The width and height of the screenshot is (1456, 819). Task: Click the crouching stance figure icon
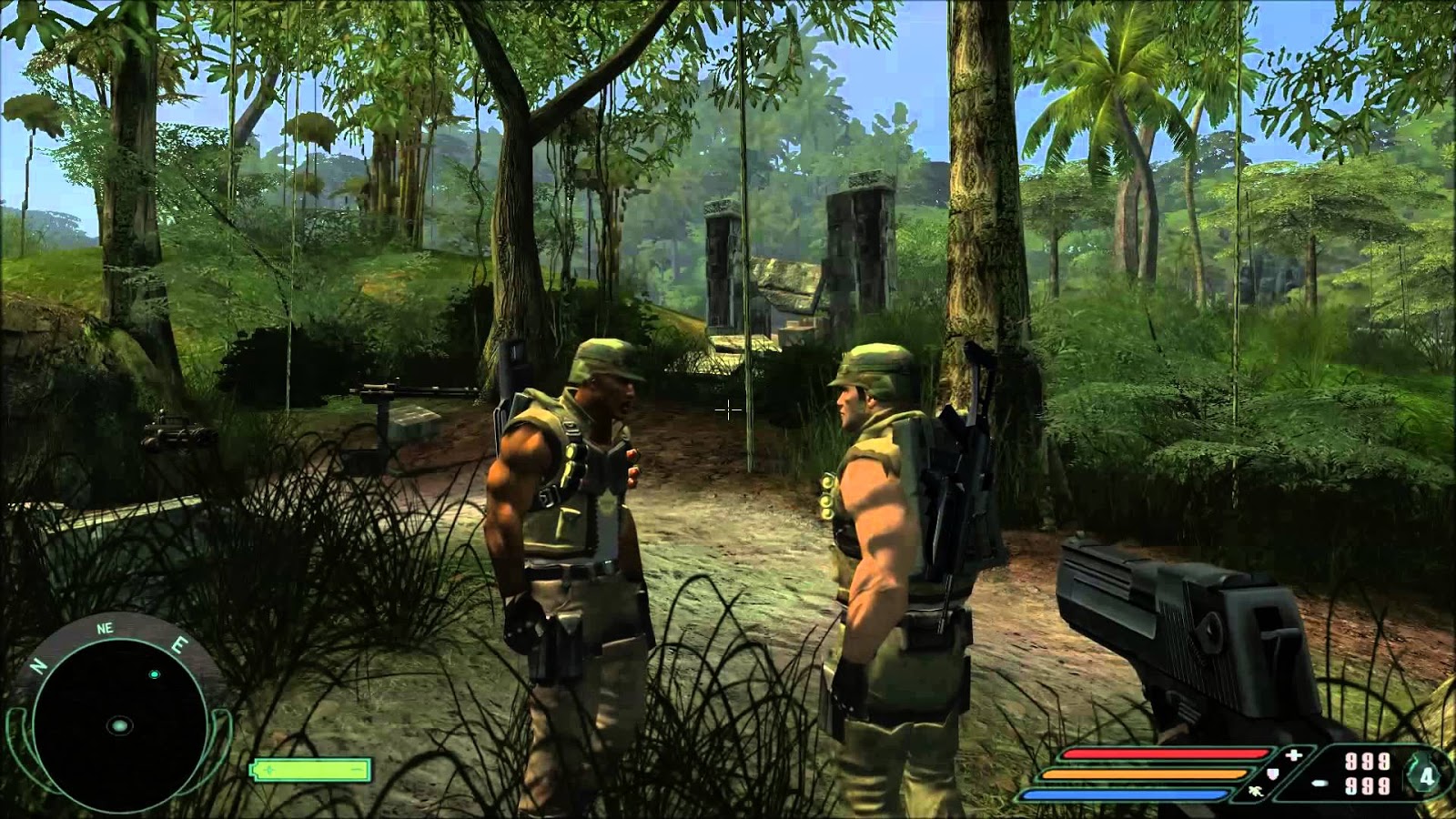[1256, 792]
